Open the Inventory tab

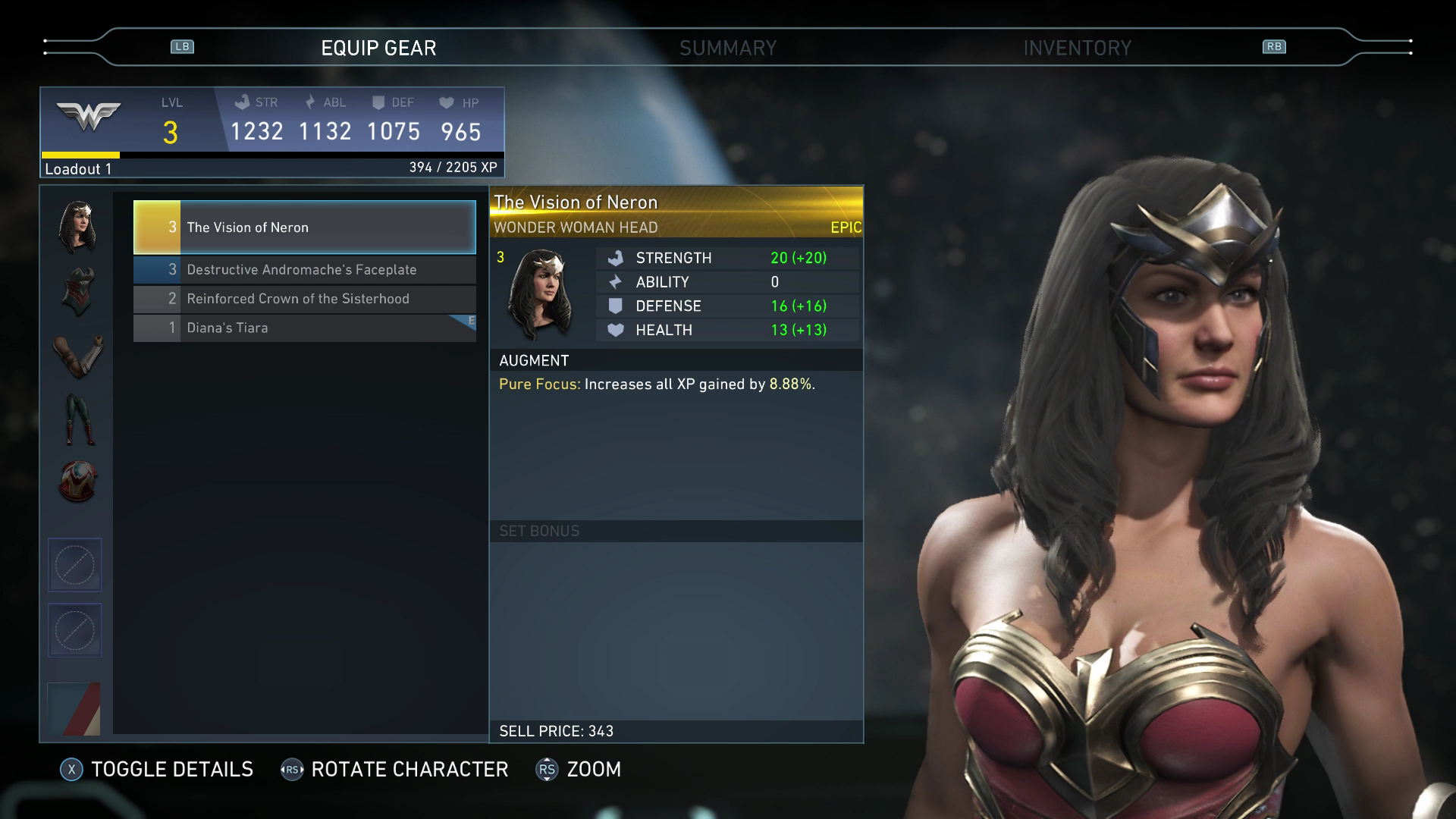[x=1077, y=49]
